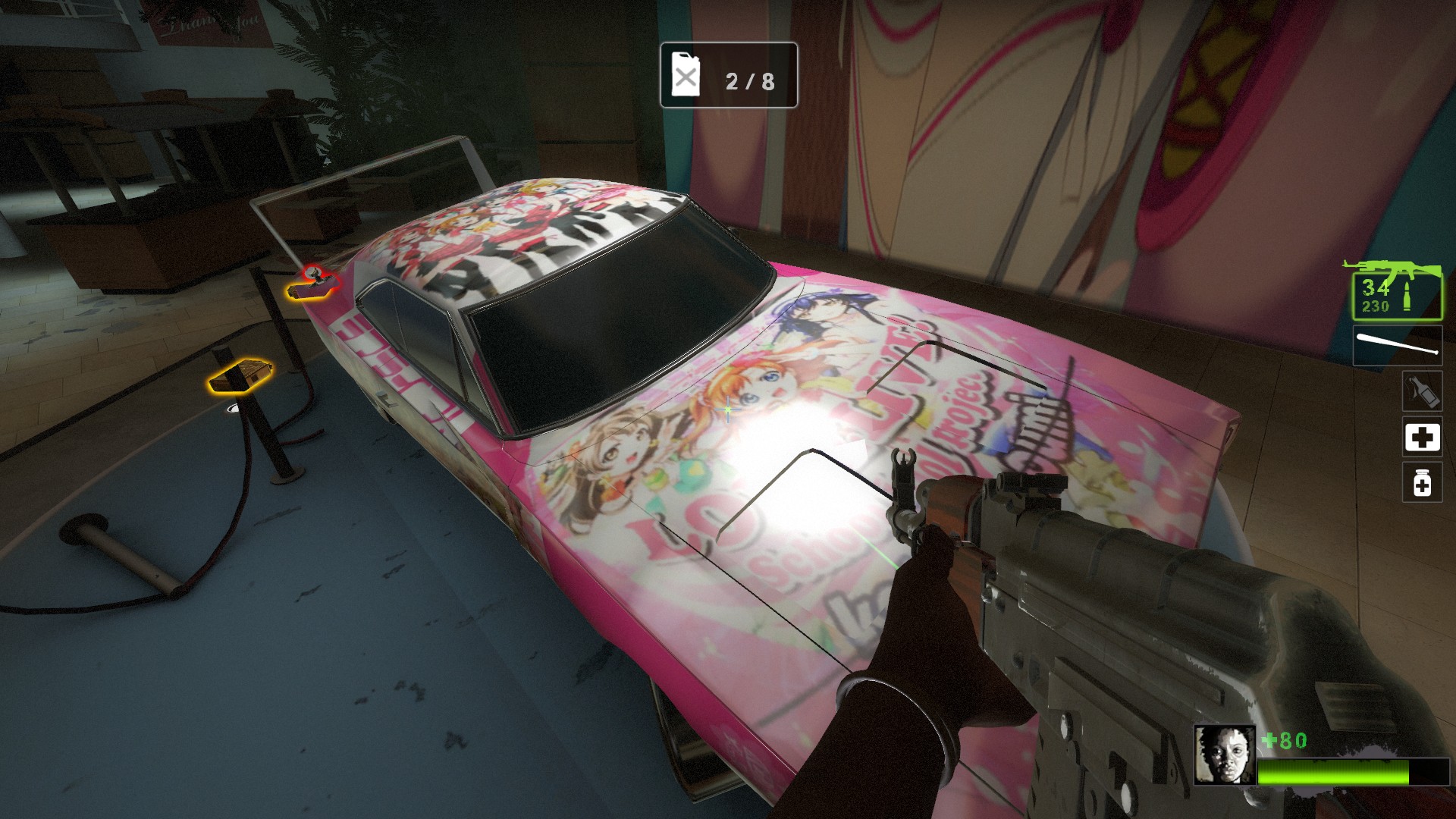1456x819 pixels.
Task: Pick the pain pills slot
Action: point(1422,483)
